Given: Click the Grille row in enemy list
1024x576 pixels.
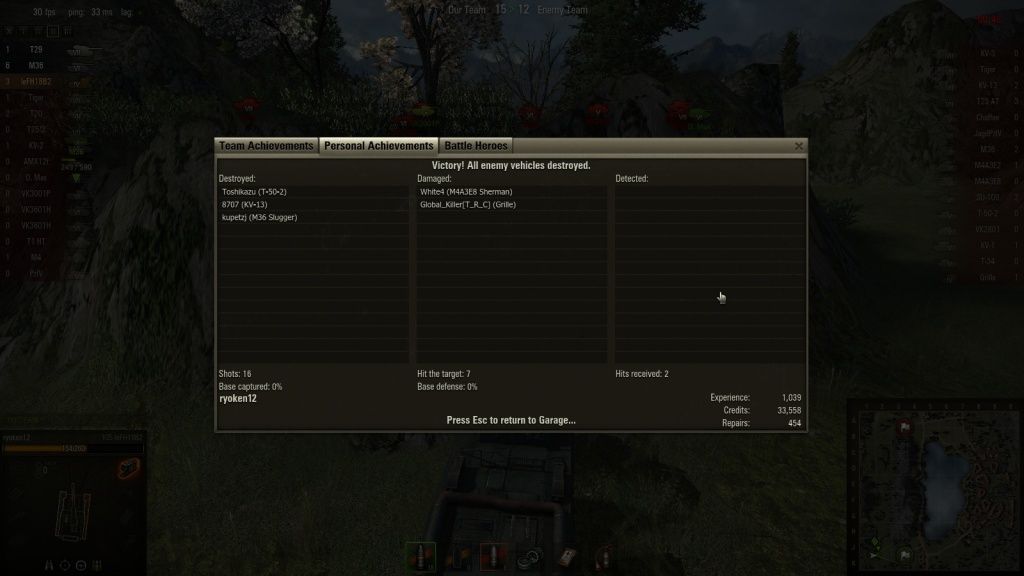Looking at the screenshot, I should 987,277.
